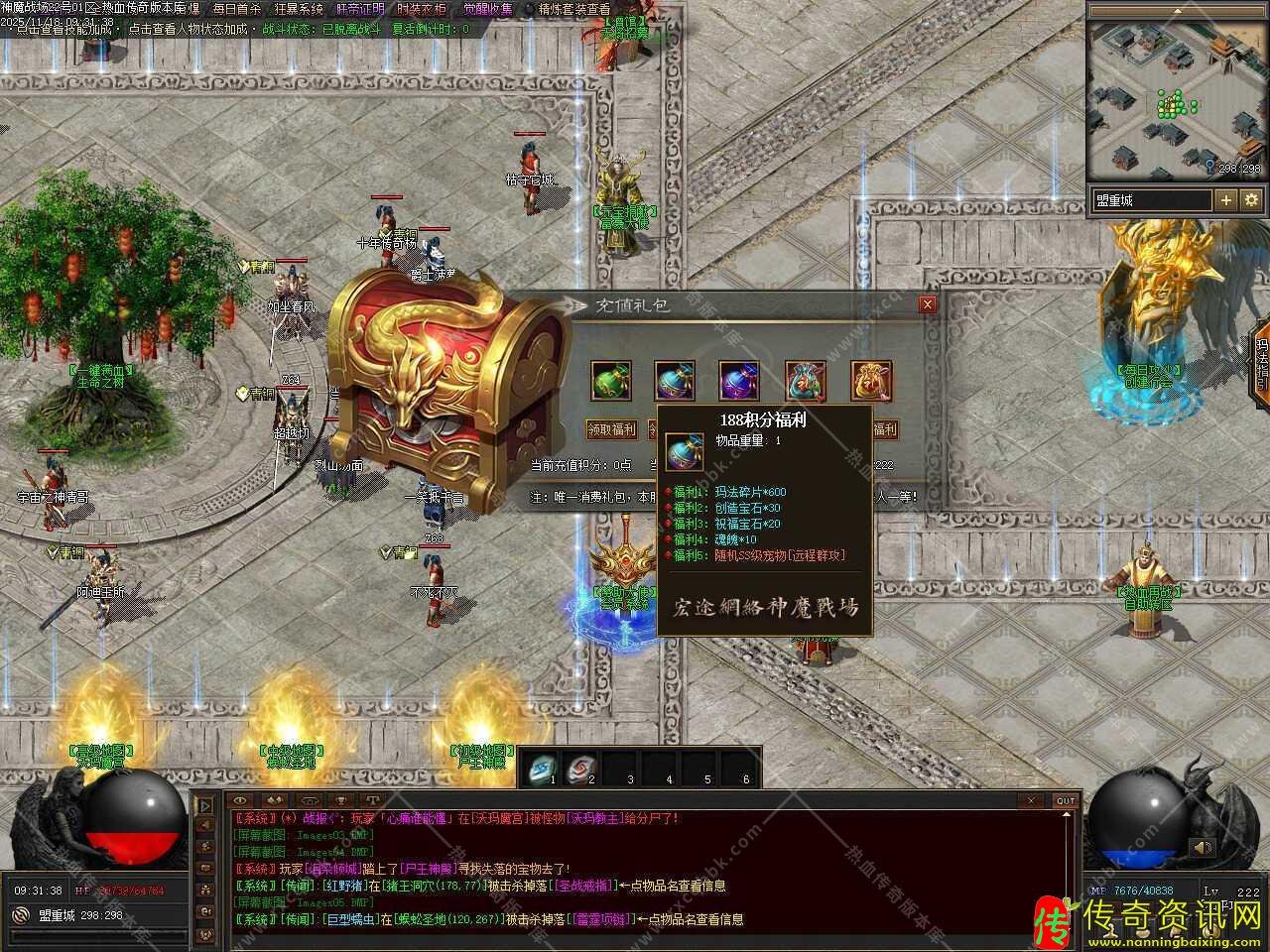Open 精炼套装查看 refined set viewer

(x=573, y=9)
